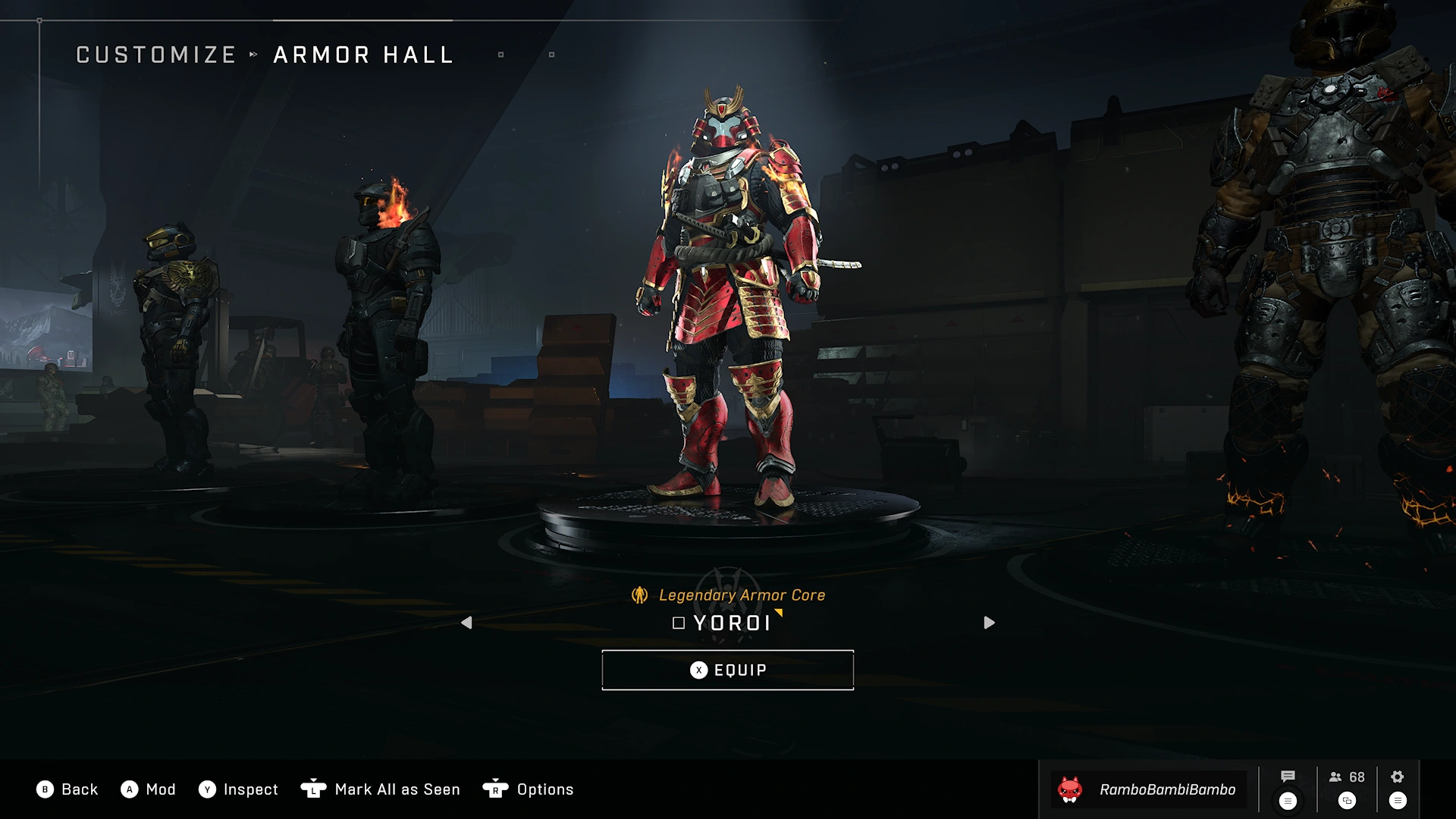Click the left arrow to browse previous core
Viewport: 1456px width, 819px height.
coord(466,623)
